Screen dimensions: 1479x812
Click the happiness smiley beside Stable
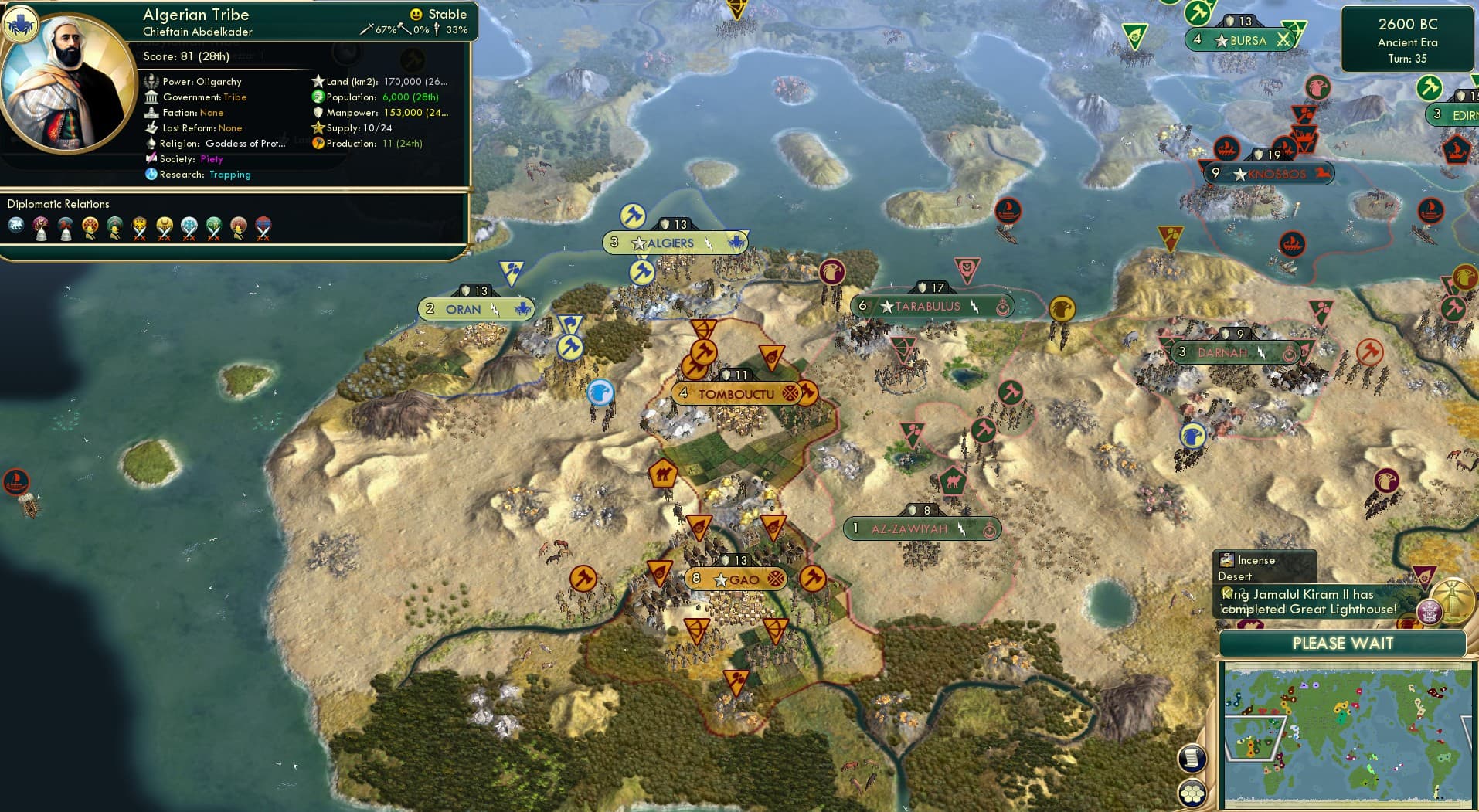pos(416,14)
